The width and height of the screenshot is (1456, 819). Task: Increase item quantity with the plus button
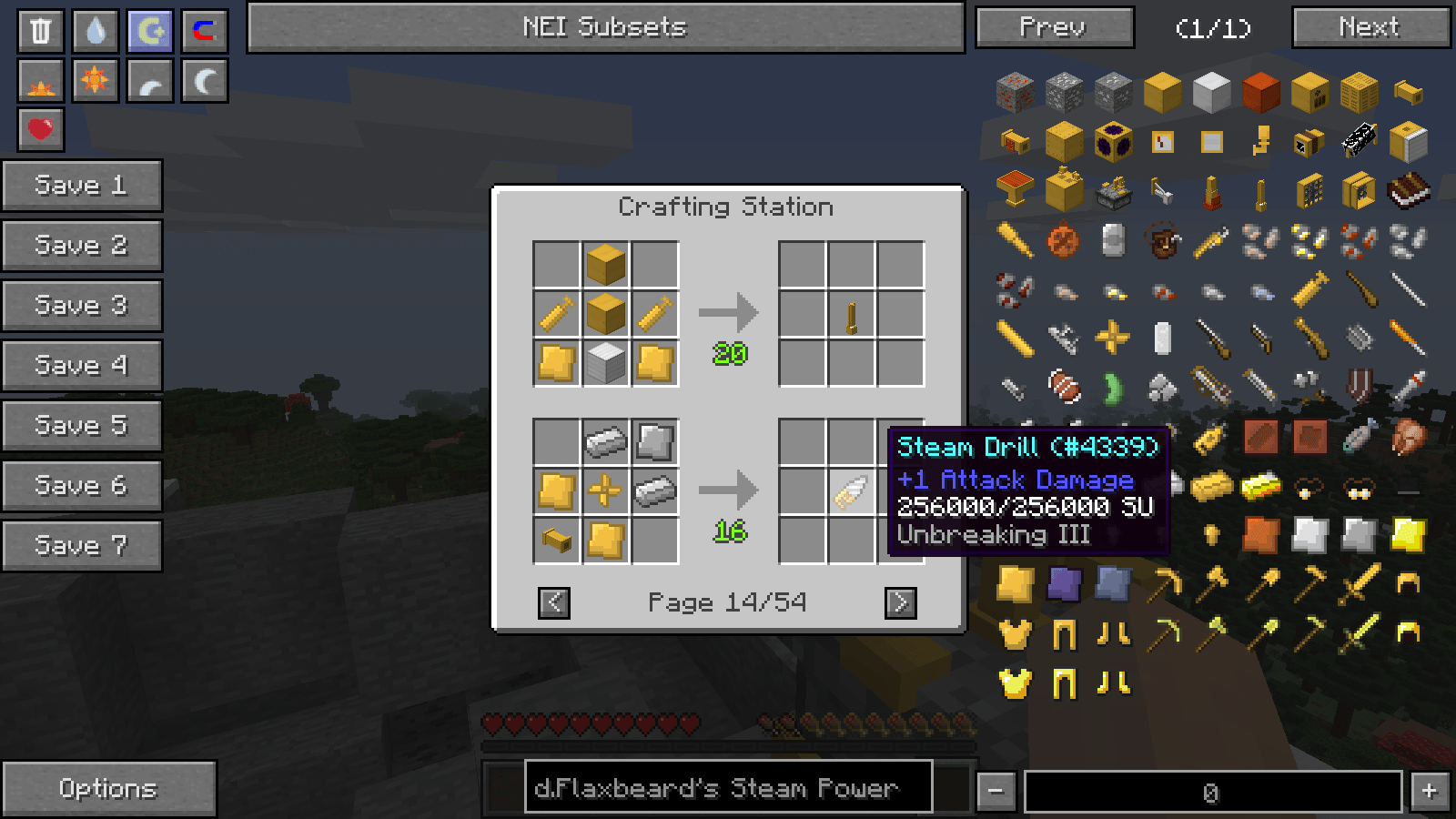tap(1430, 791)
